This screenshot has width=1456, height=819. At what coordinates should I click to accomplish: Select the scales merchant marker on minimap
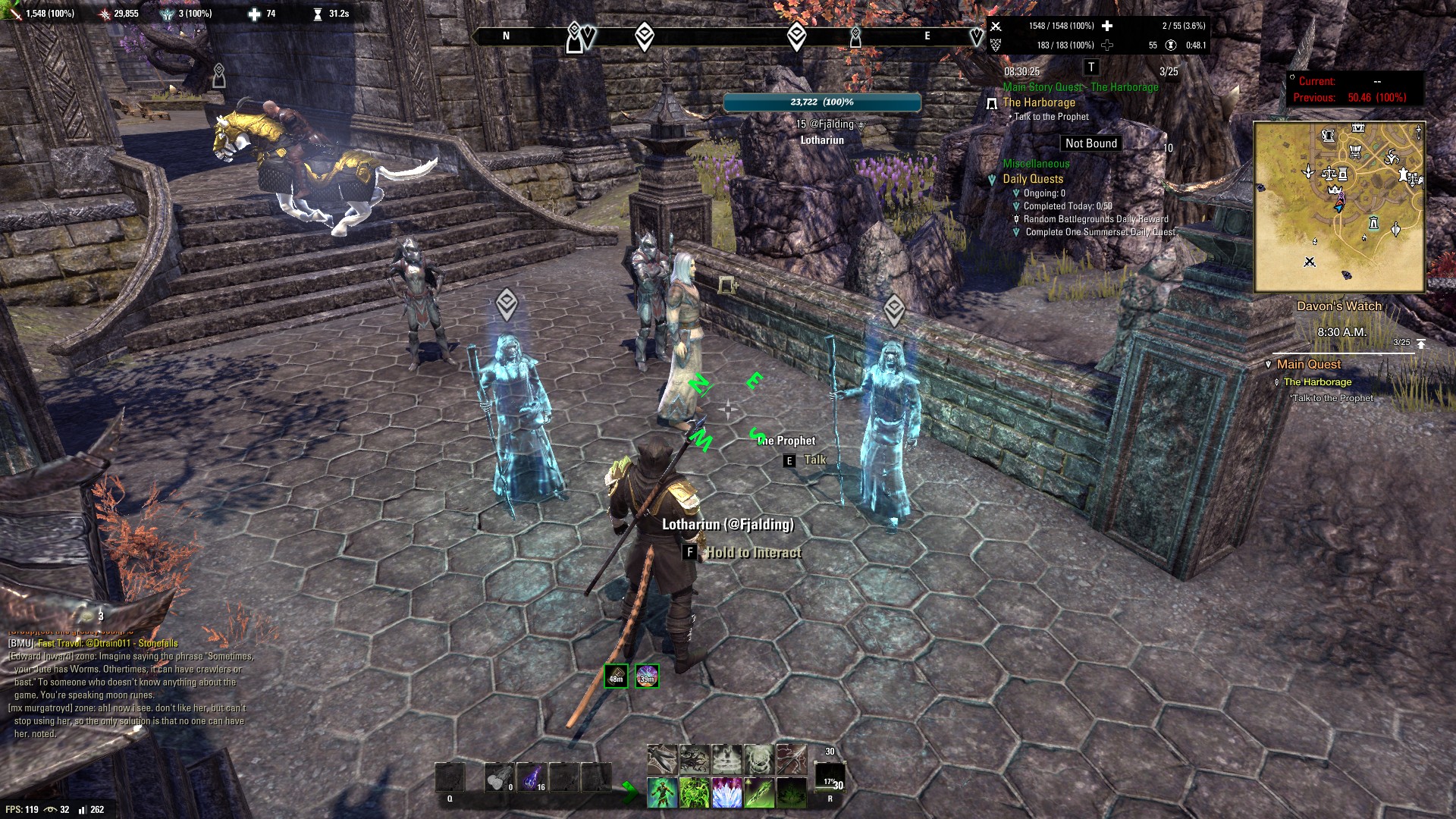click(x=1329, y=174)
